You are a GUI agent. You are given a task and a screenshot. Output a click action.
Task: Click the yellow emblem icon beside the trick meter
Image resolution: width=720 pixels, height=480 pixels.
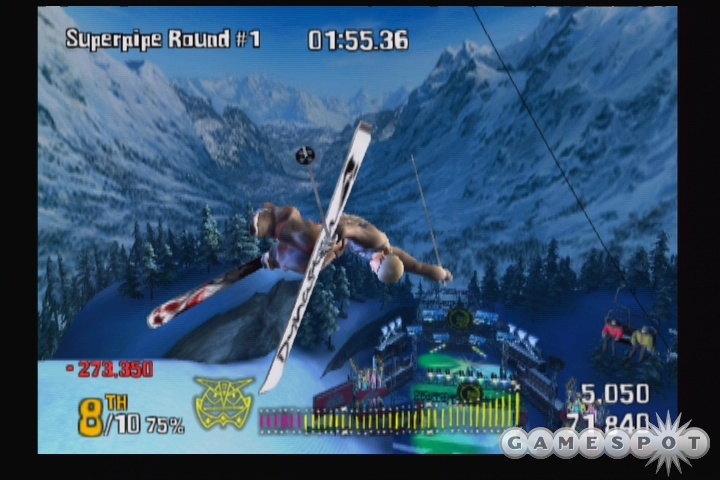224,404
